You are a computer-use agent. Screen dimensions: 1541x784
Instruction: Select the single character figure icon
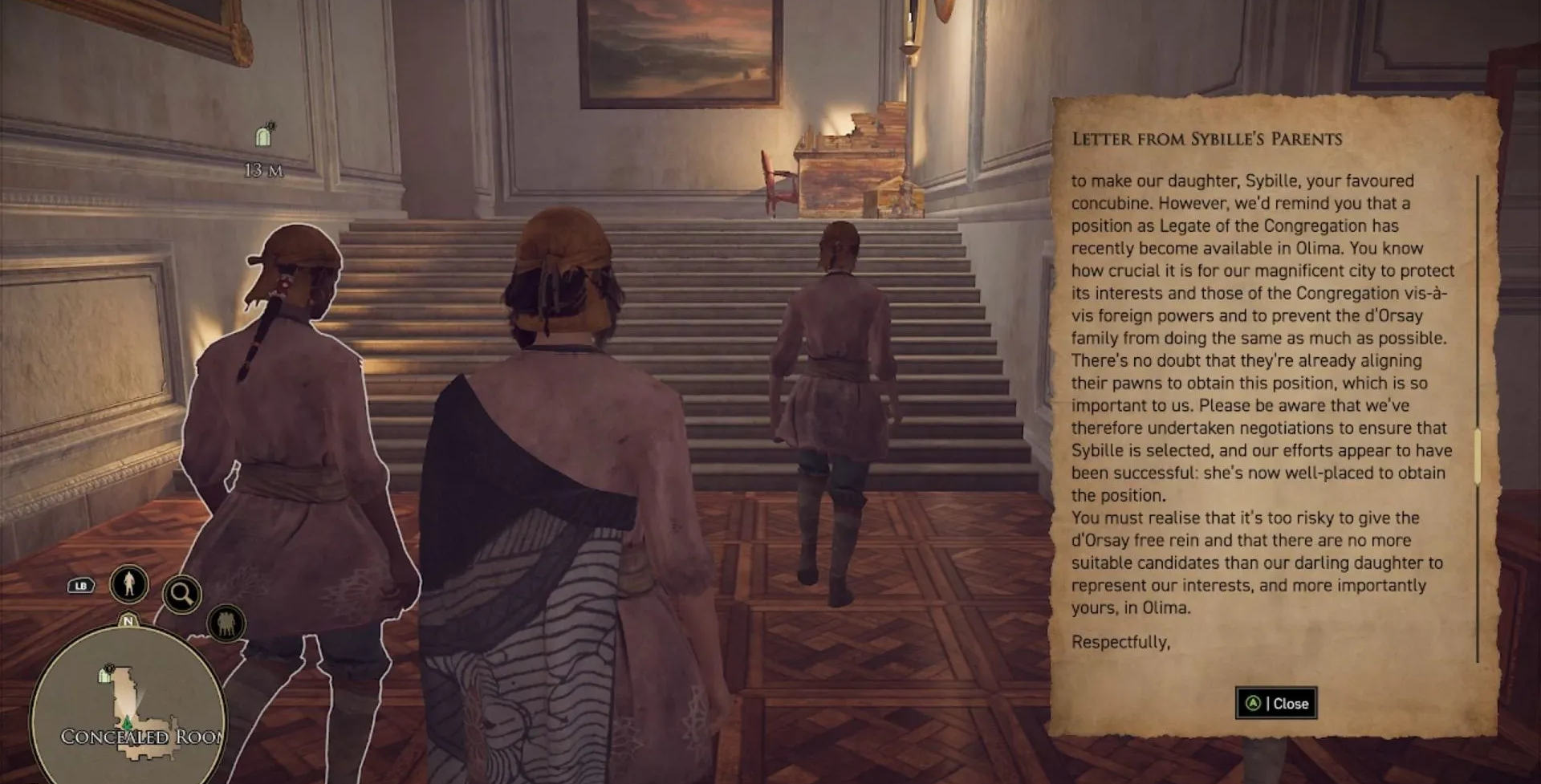coord(129,583)
